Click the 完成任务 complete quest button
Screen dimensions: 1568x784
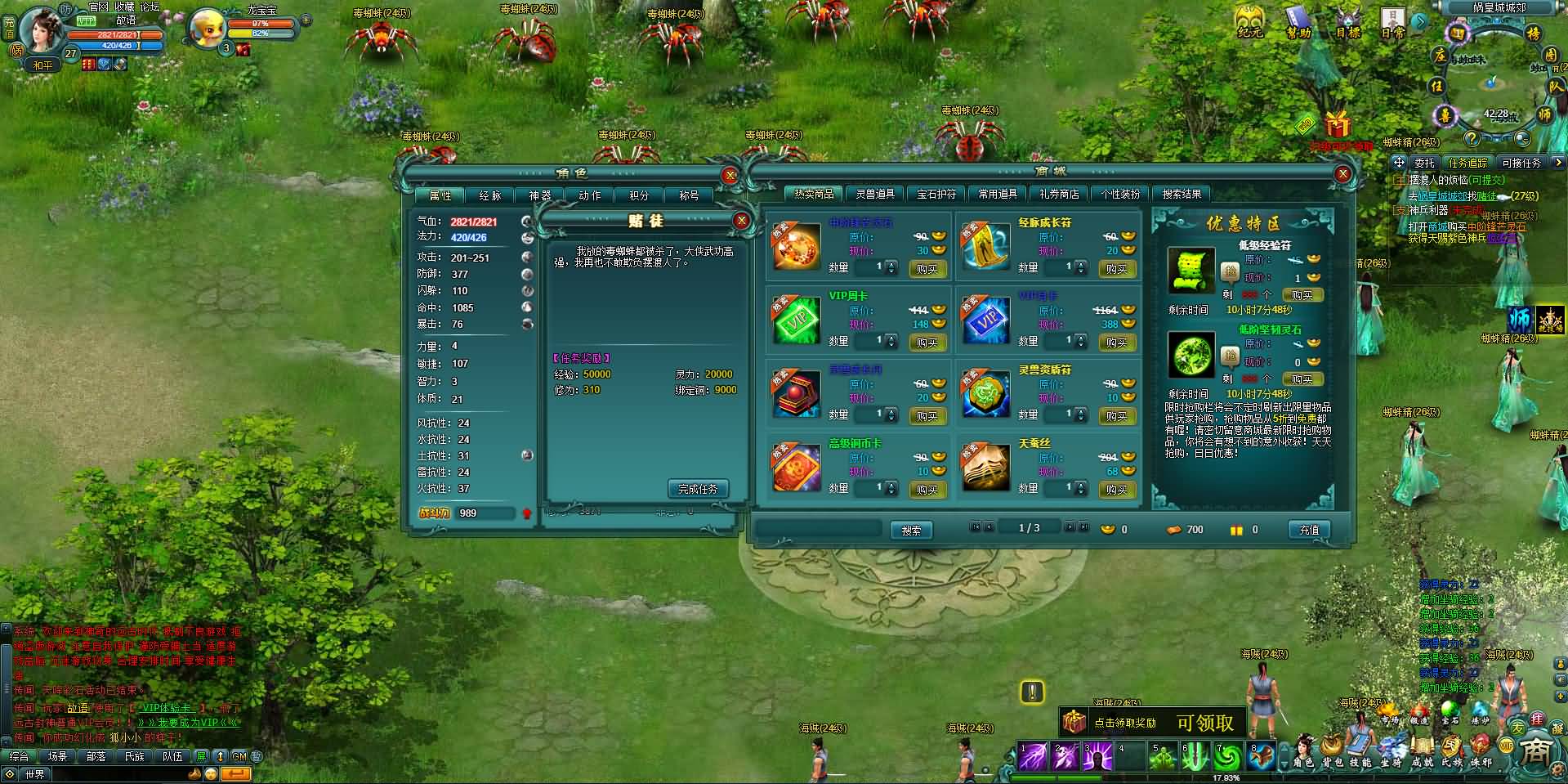[x=698, y=489]
